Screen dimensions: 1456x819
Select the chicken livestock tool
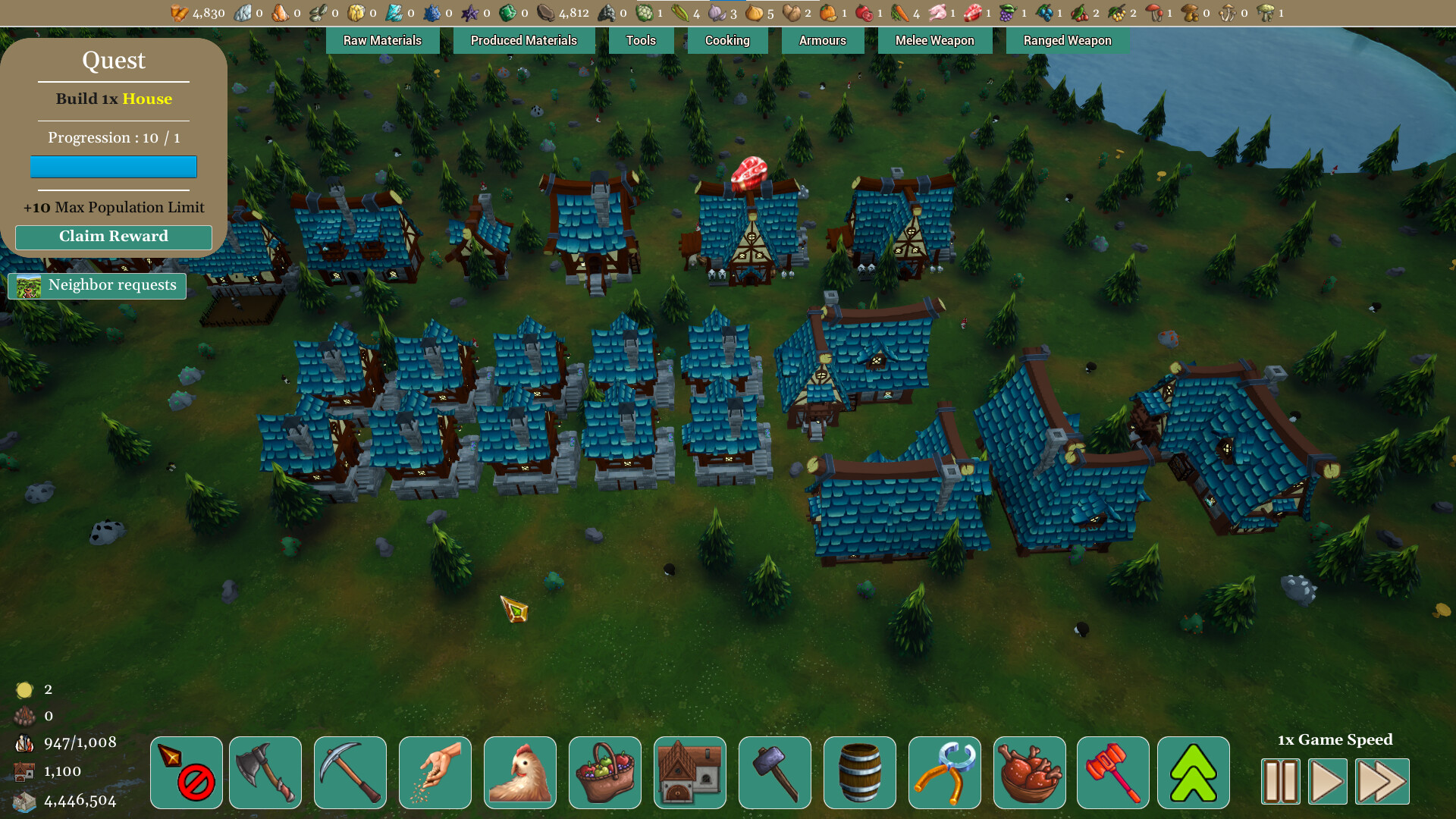pyautogui.click(x=520, y=773)
